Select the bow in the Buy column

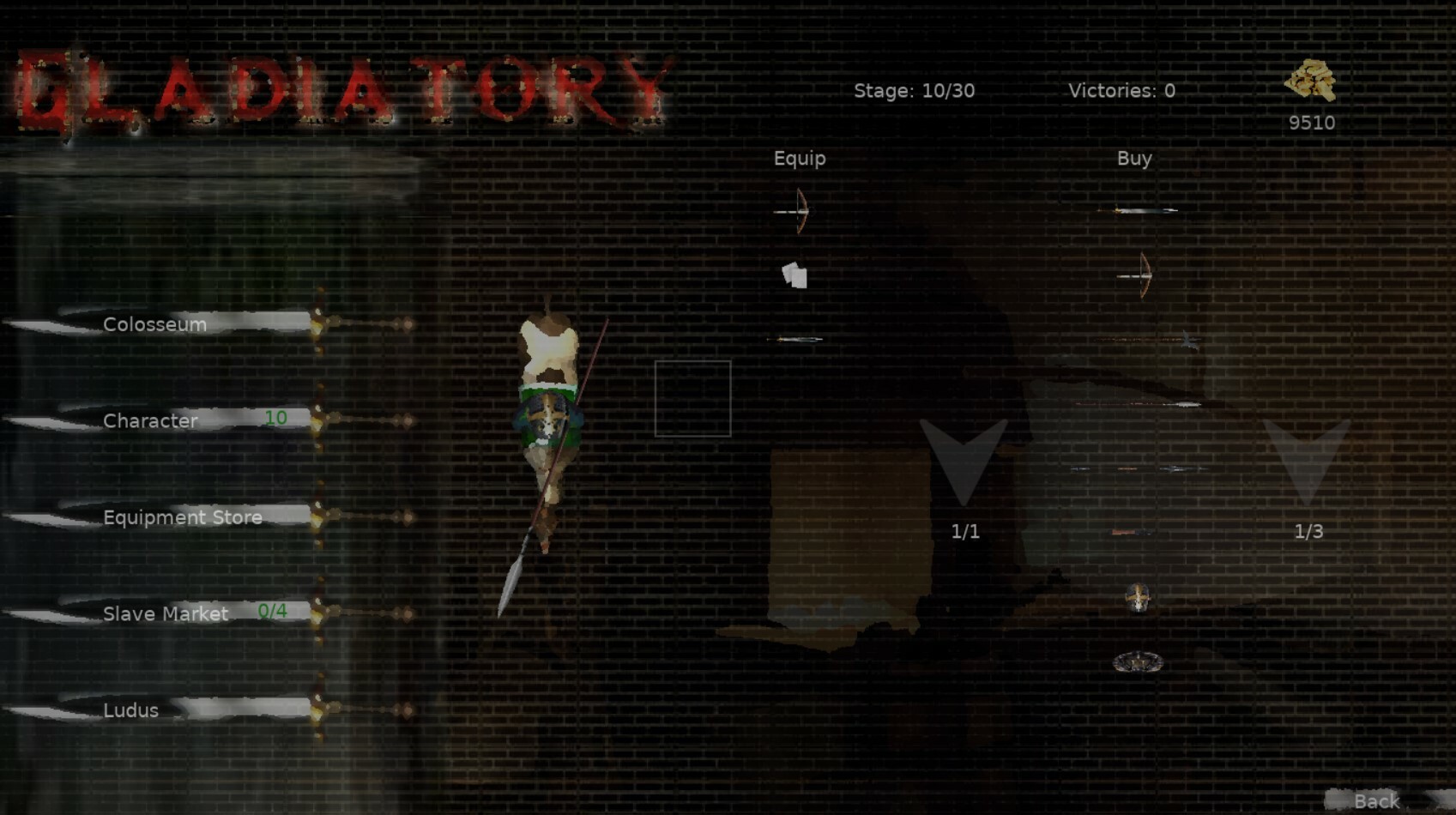(x=1141, y=276)
